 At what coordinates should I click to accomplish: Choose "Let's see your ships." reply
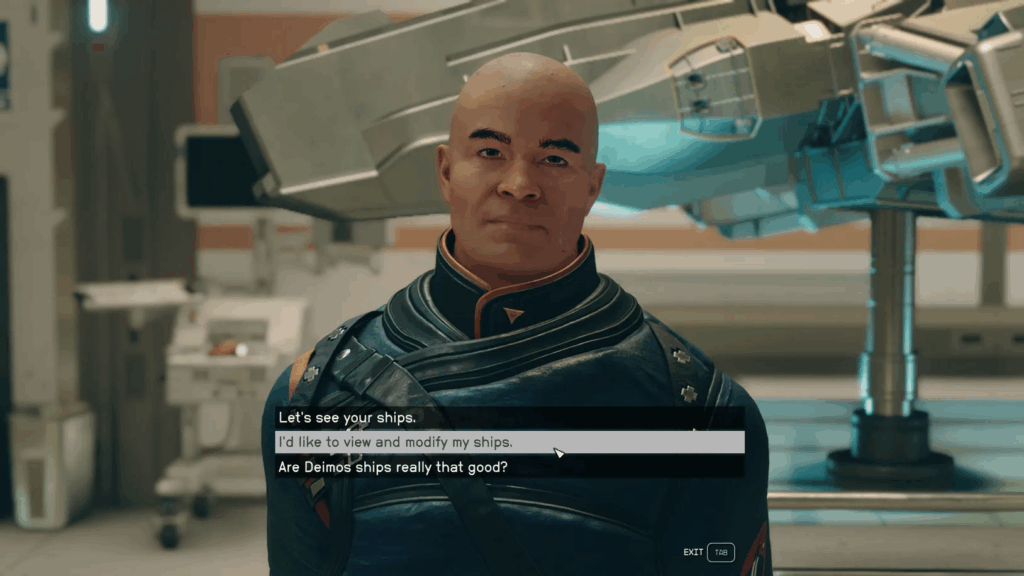tap(347, 418)
